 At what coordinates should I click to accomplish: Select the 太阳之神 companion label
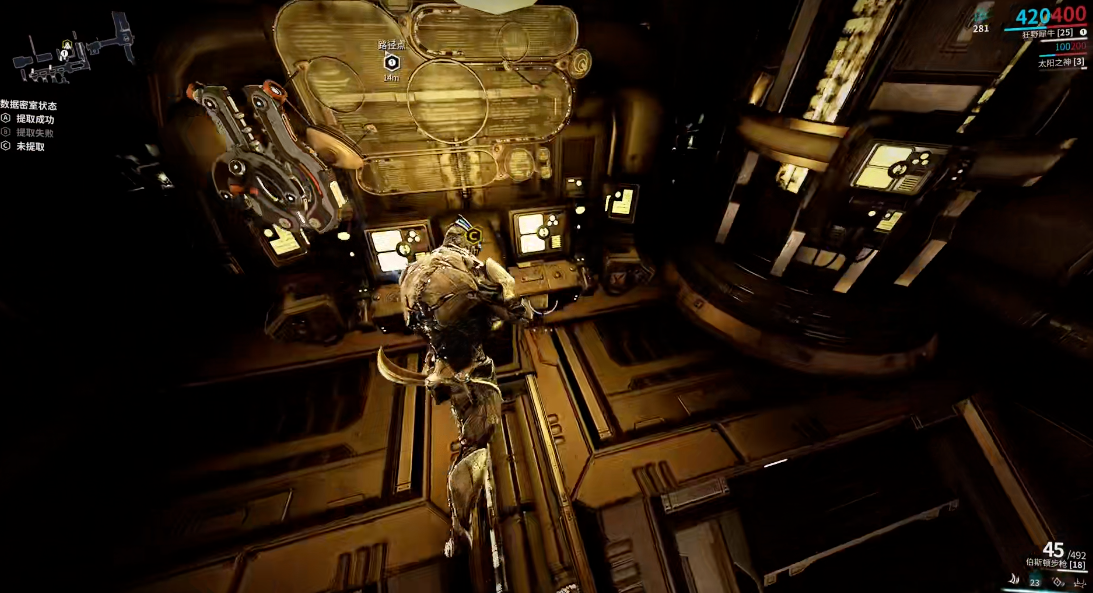coord(1060,62)
